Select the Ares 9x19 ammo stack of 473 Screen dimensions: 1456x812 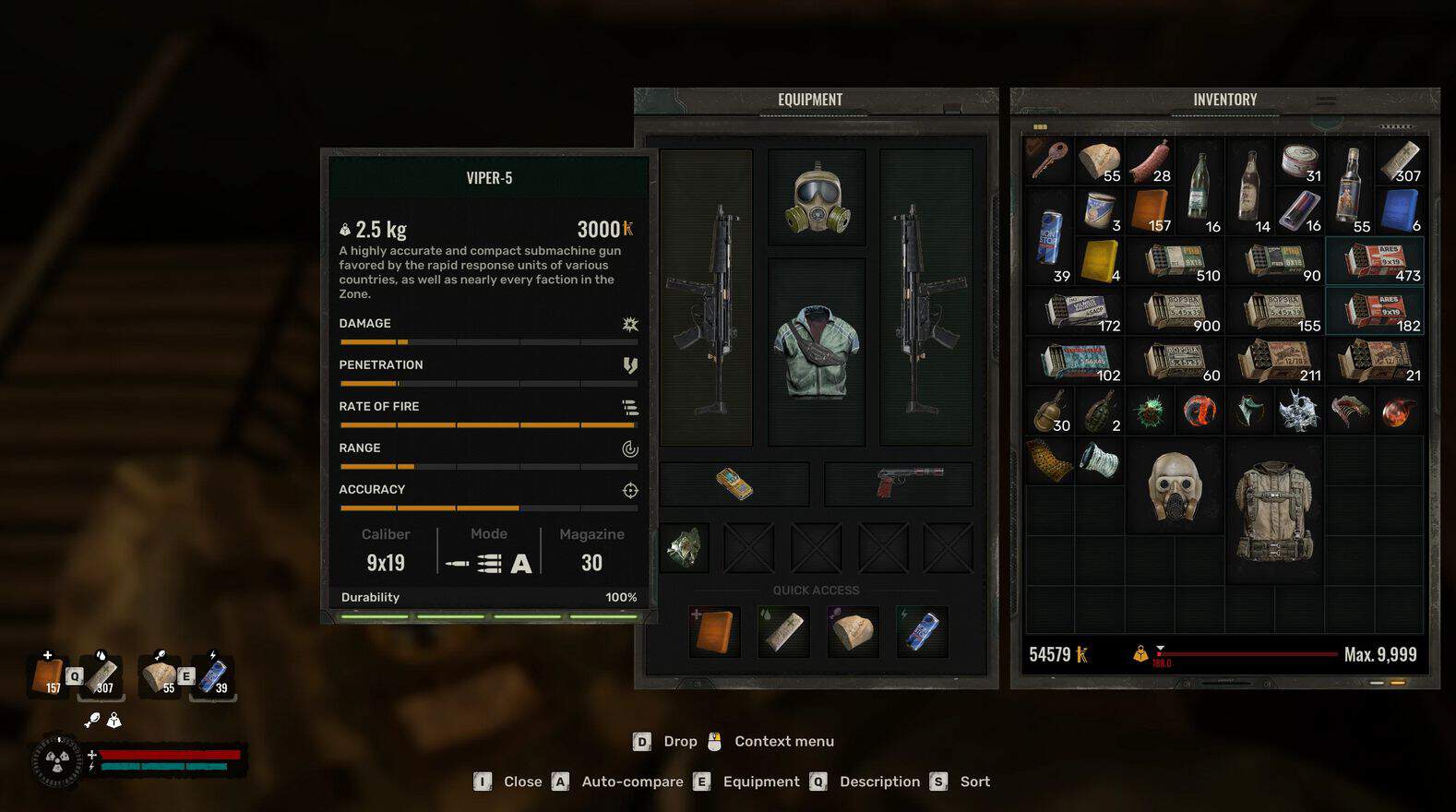(x=1375, y=261)
